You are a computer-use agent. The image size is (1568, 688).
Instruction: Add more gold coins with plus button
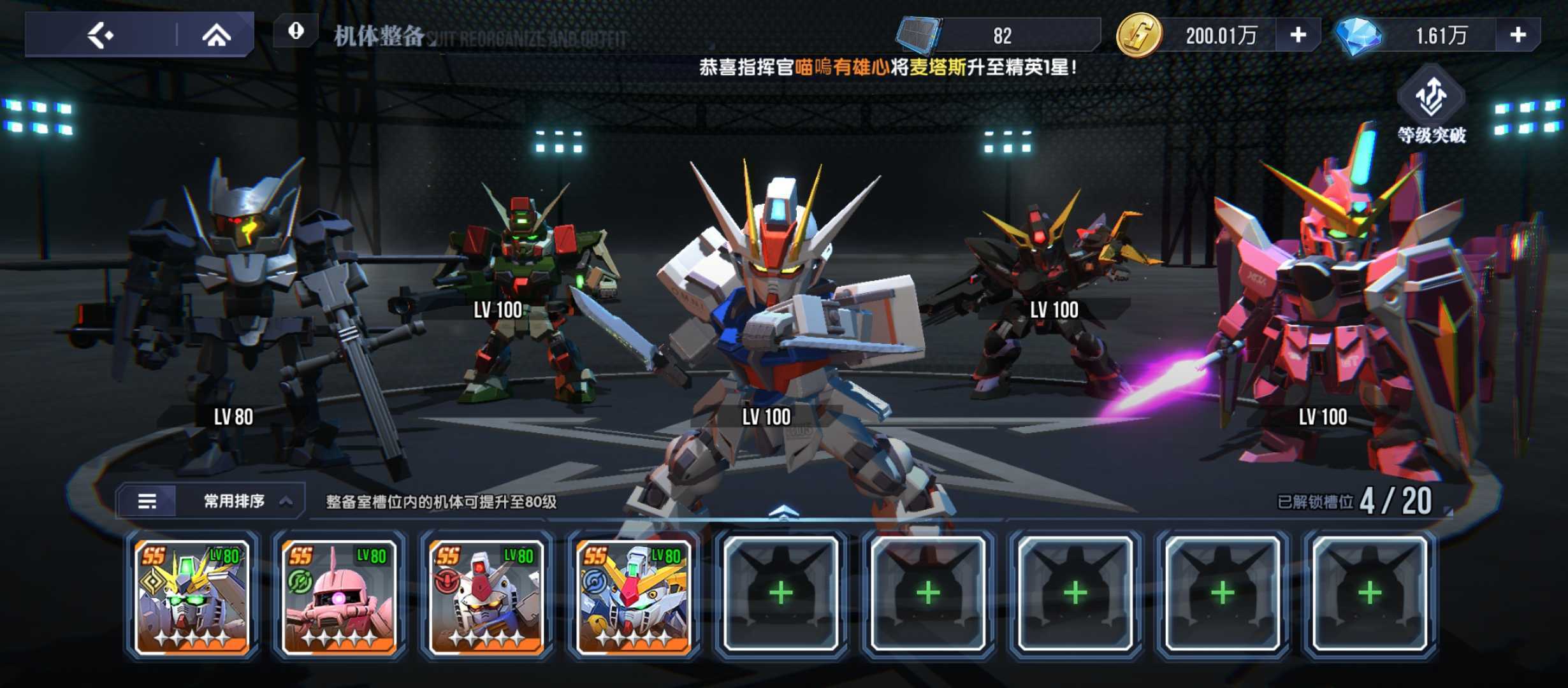[1298, 35]
